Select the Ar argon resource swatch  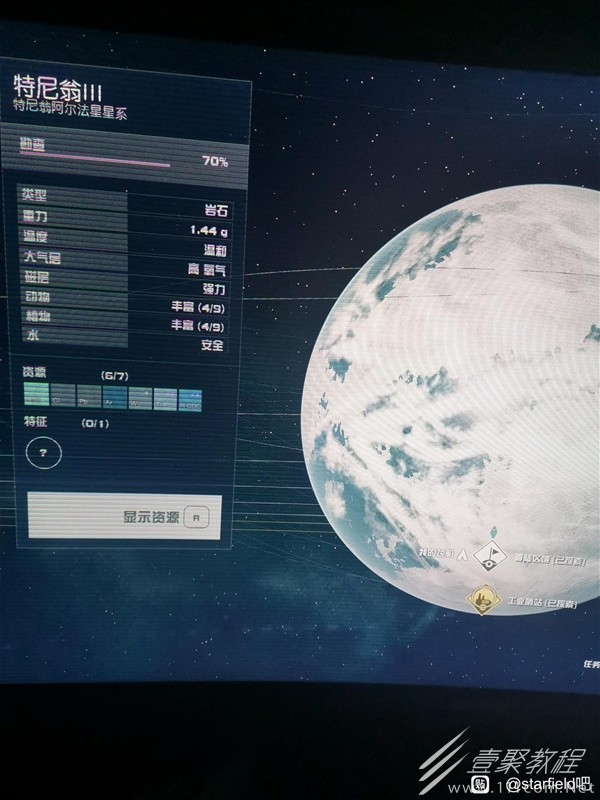pos(113,397)
